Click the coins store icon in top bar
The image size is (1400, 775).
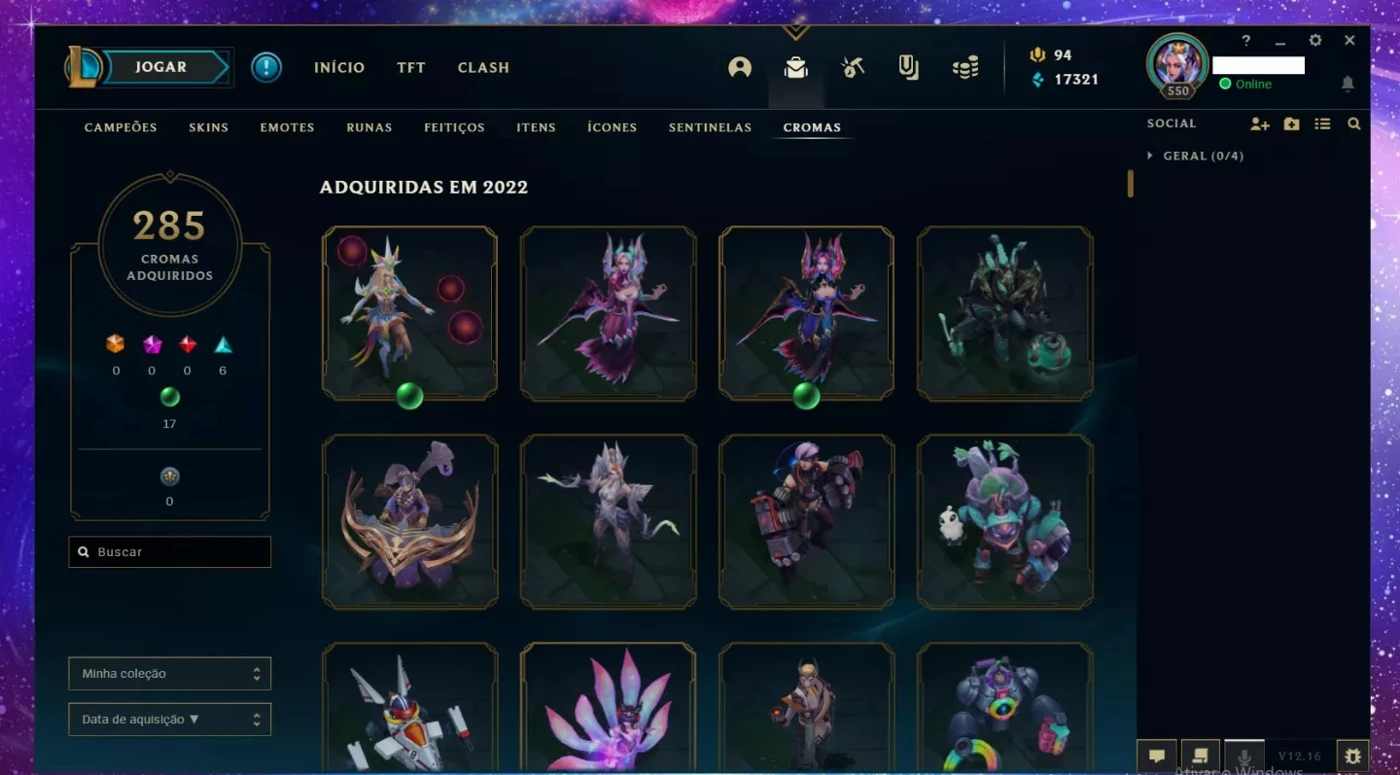(x=964, y=66)
